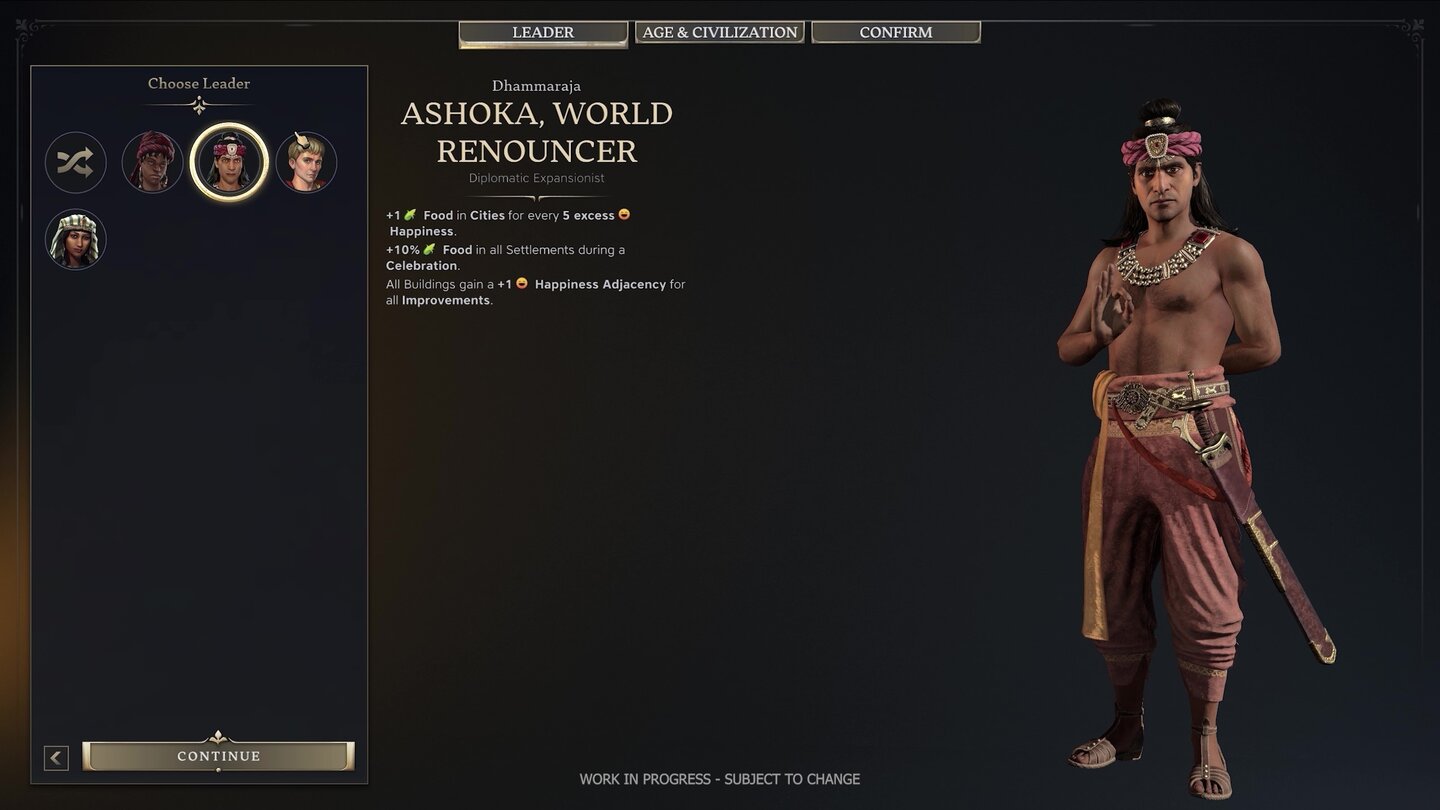Viewport: 1440px width, 810px height.
Task: Click the shuffle random leader icon
Action: [75, 162]
